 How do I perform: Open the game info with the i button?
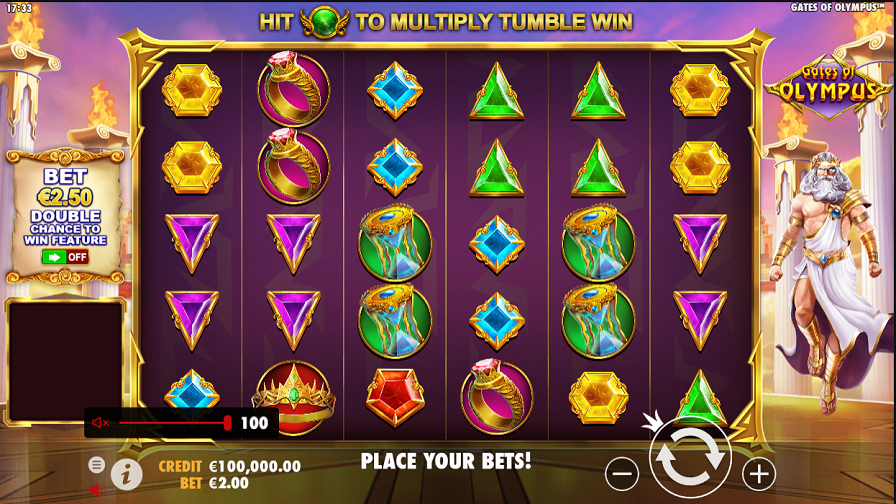tap(126, 474)
